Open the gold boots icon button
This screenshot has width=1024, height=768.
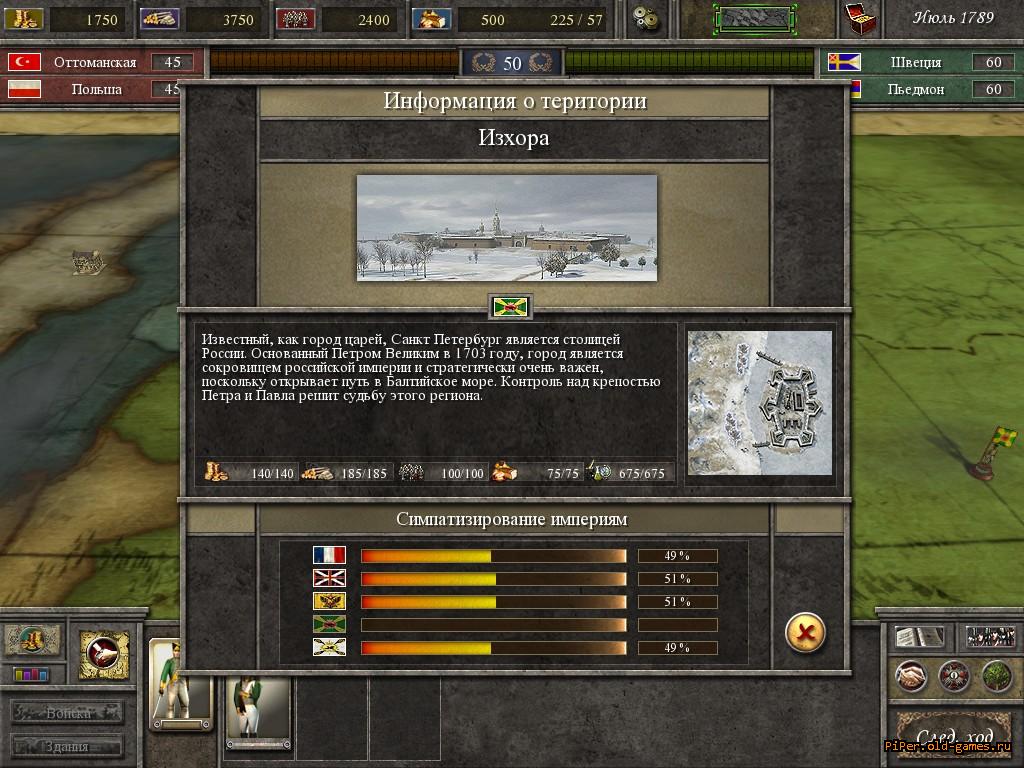[x=31, y=639]
